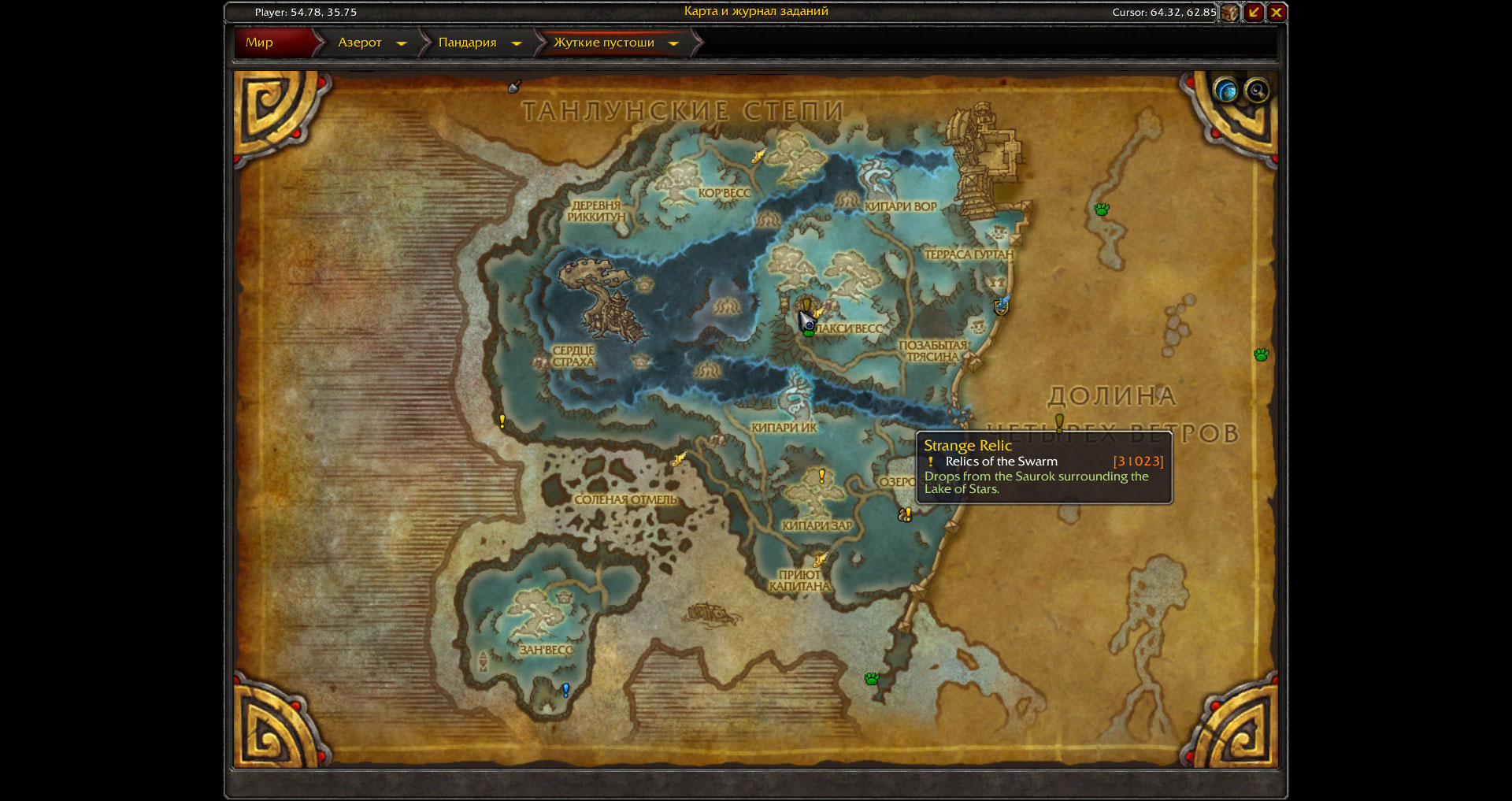
Task: Click the brown crate icon in title bar
Action: [1230, 12]
